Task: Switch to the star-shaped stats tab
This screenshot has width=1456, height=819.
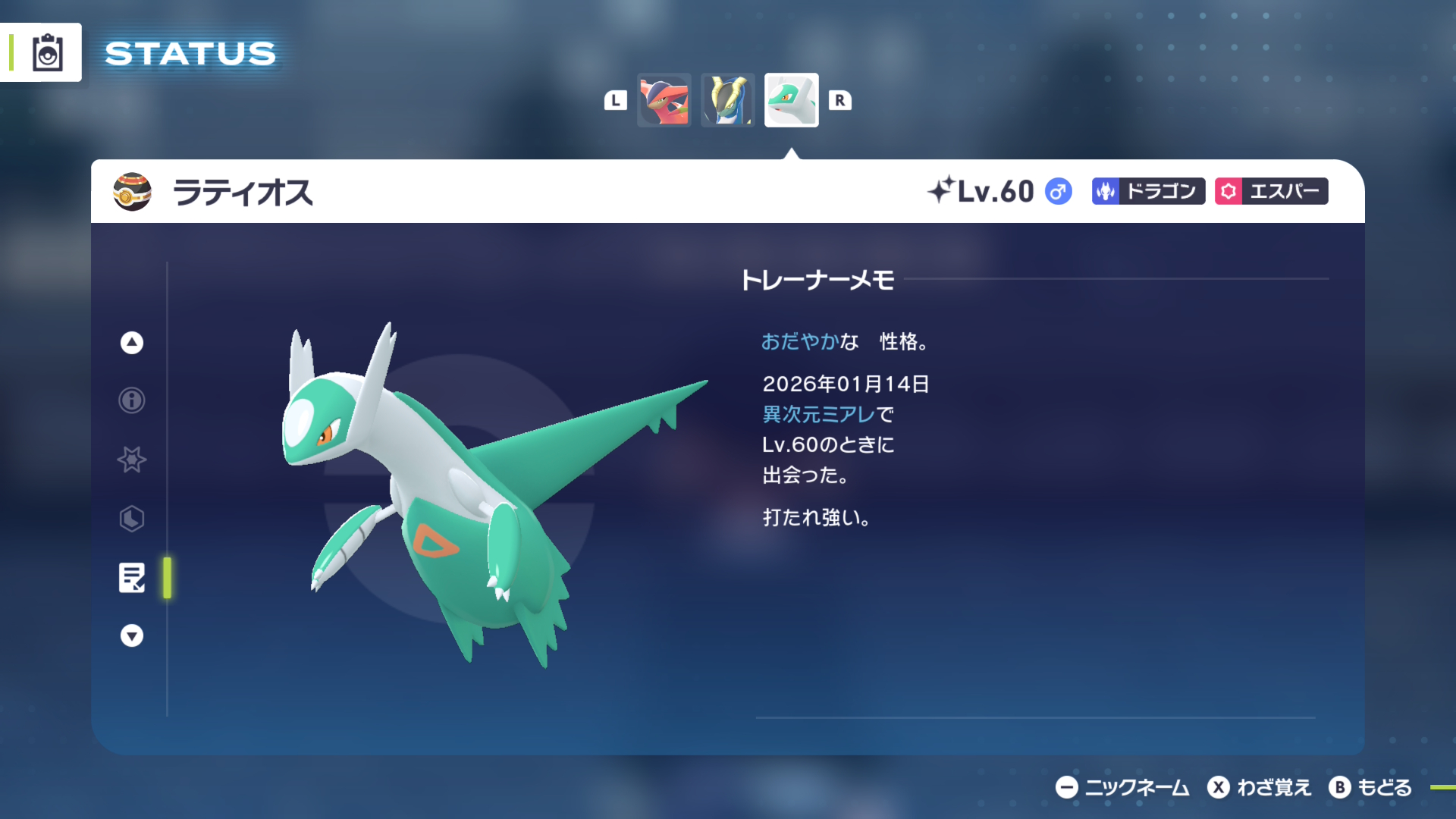Action: (x=132, y=460)
